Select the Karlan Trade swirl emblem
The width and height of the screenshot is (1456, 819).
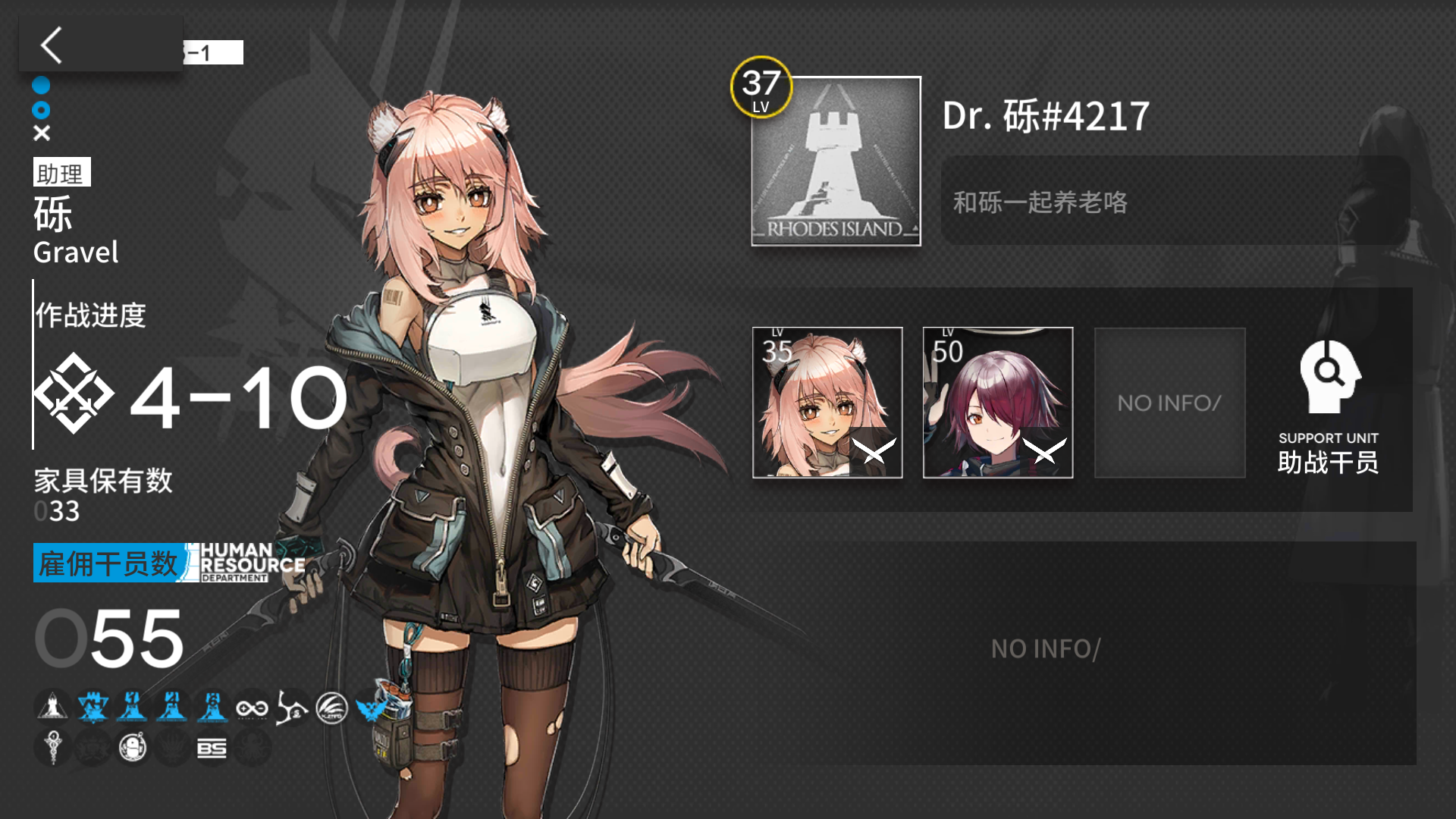point(293,707)
